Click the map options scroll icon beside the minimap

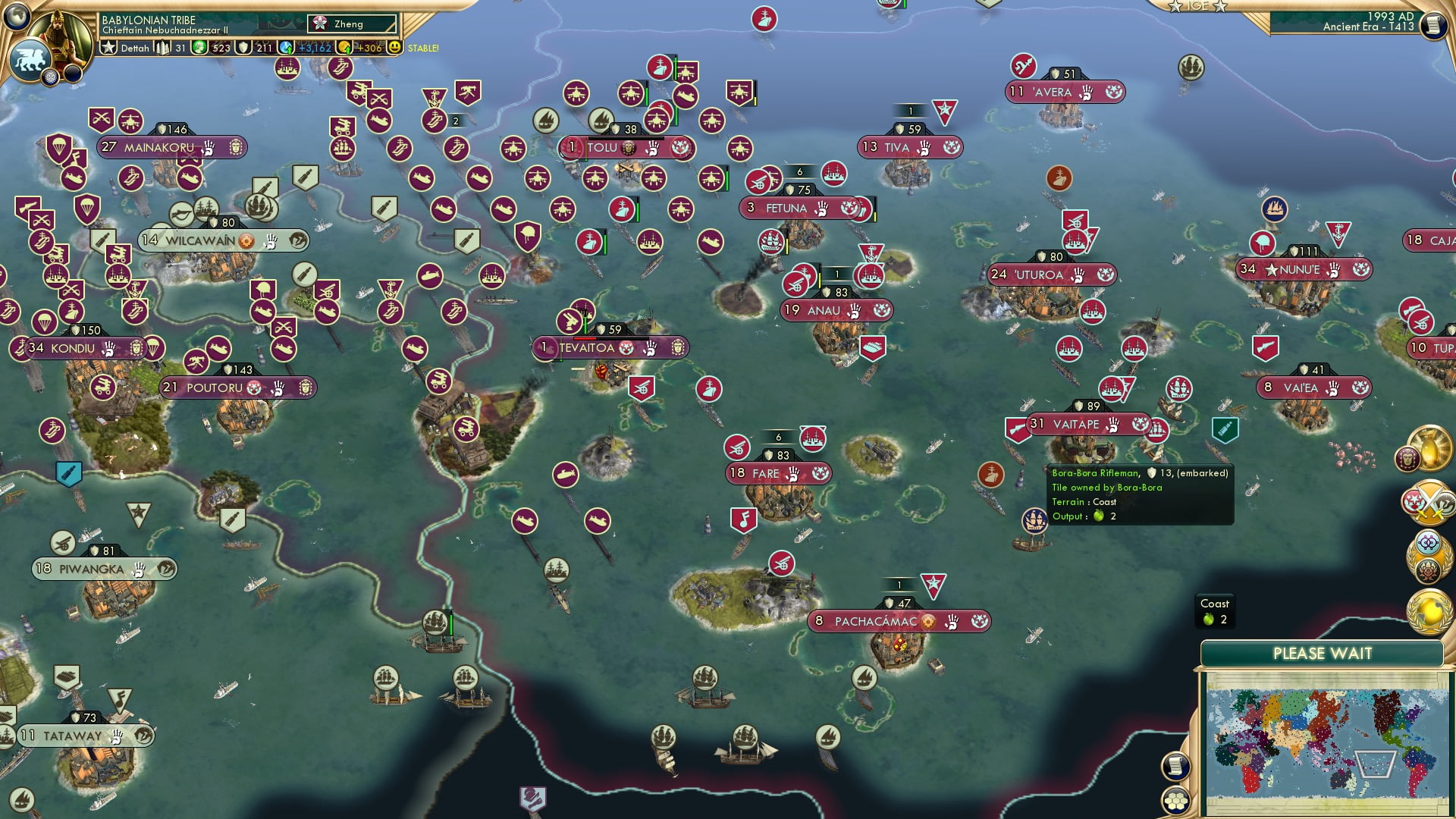[x=1175, y=766]
